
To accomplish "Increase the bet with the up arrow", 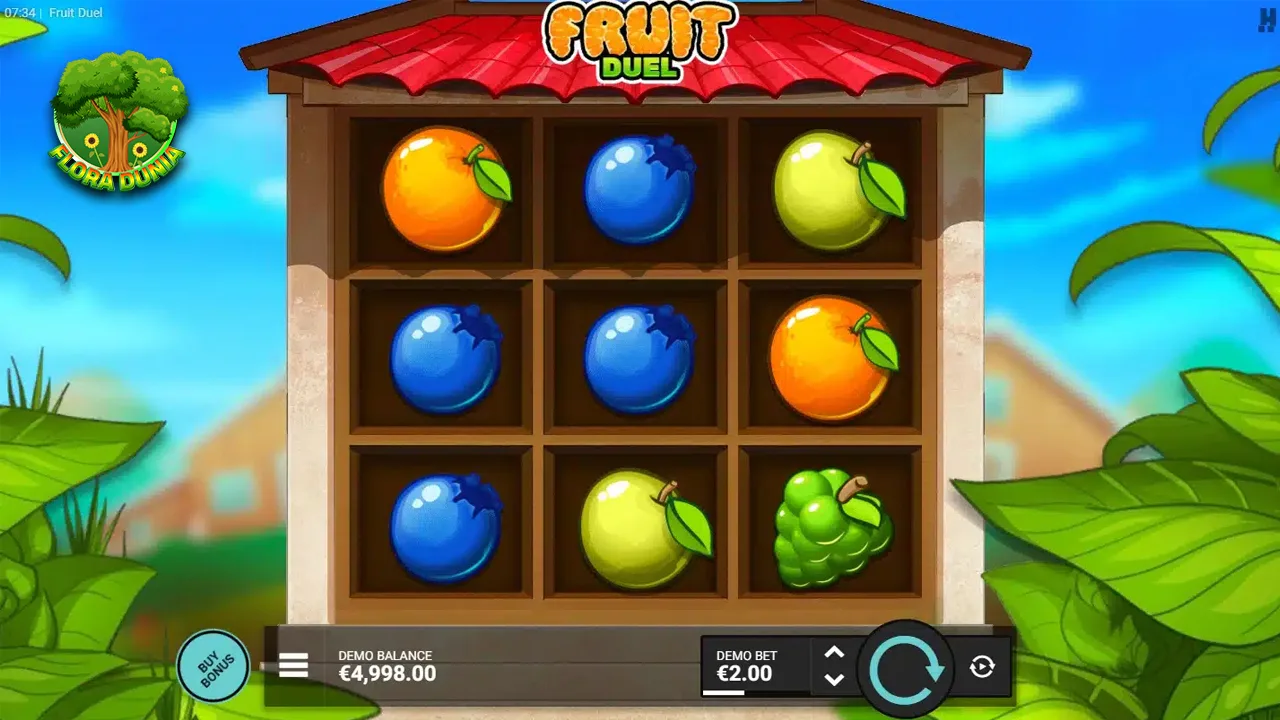I will click(834, 652).
